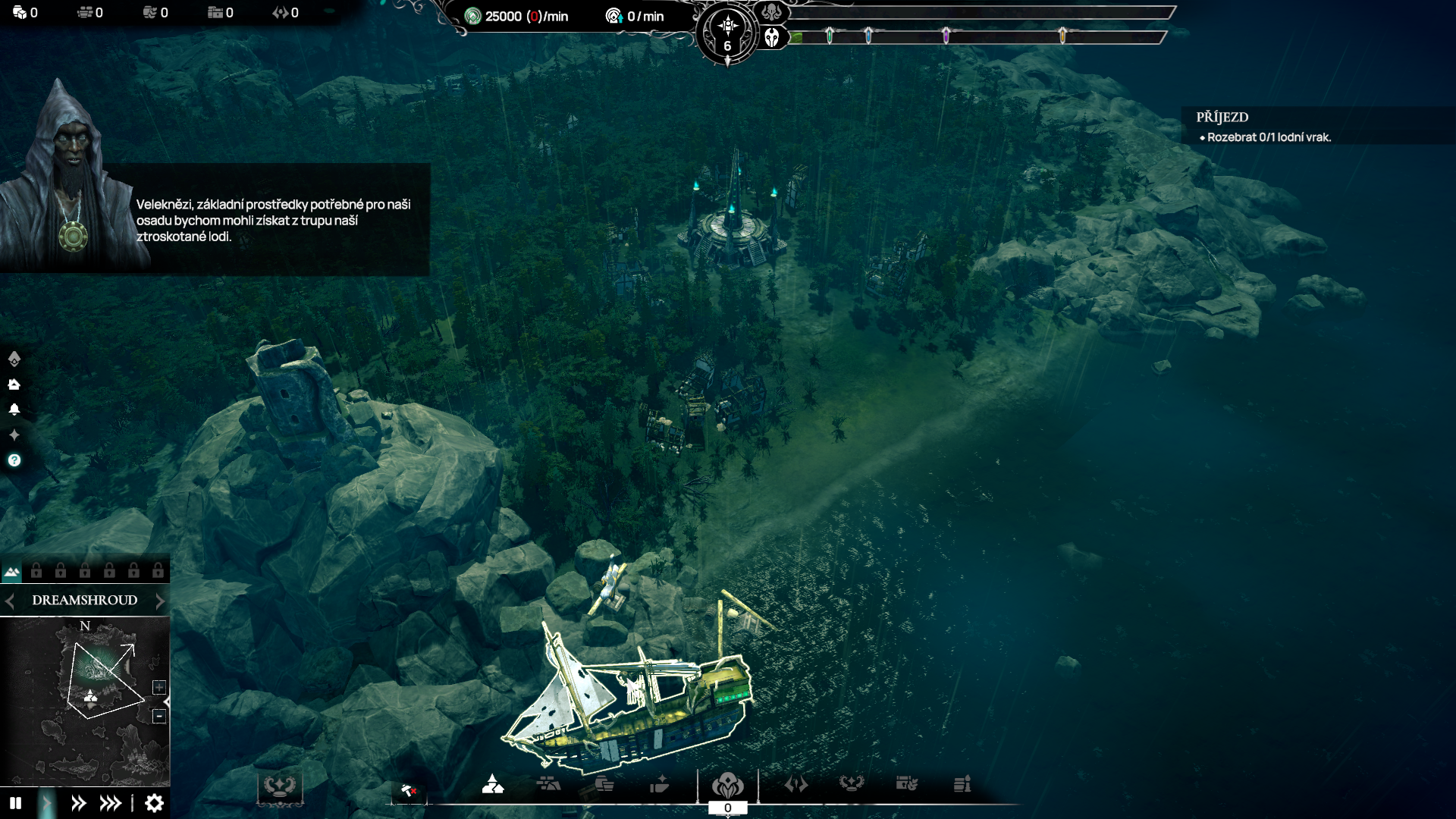Screen dimensions: 1456x819
Task: Zoom in the minimap with plus button
Action: coord(159,687)
